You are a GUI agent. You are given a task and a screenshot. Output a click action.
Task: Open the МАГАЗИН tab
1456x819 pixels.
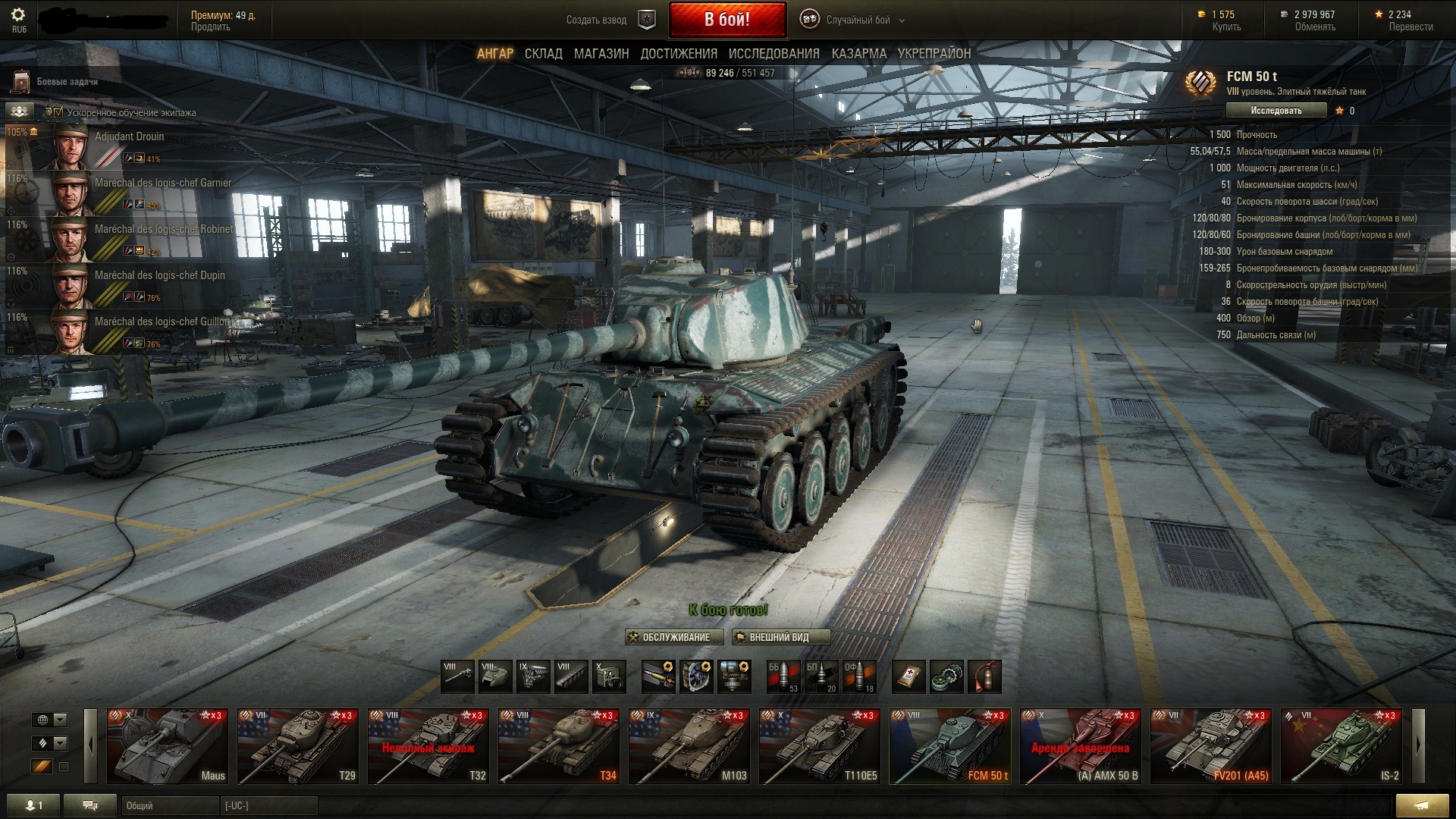pos(601,54)
